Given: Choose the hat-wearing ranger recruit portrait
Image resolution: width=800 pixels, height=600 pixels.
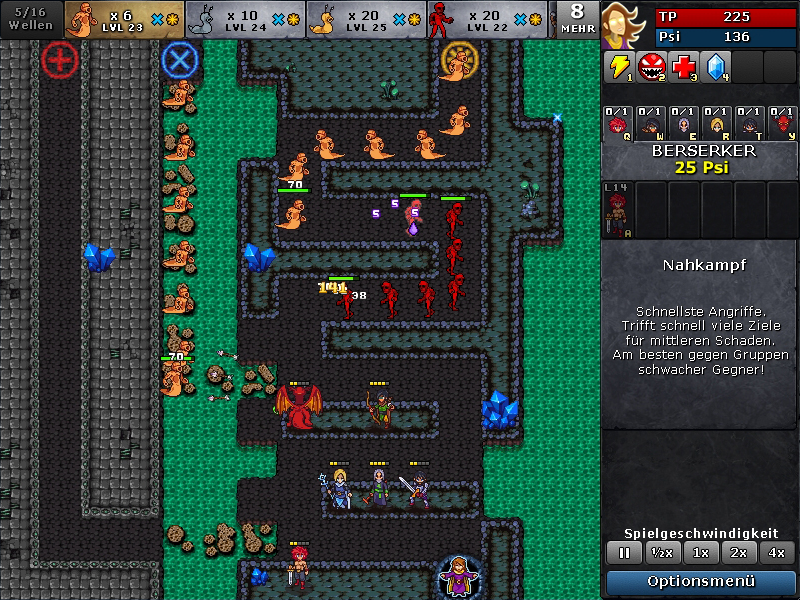Looking at the screenshot, I should click(x=651, y=123).
